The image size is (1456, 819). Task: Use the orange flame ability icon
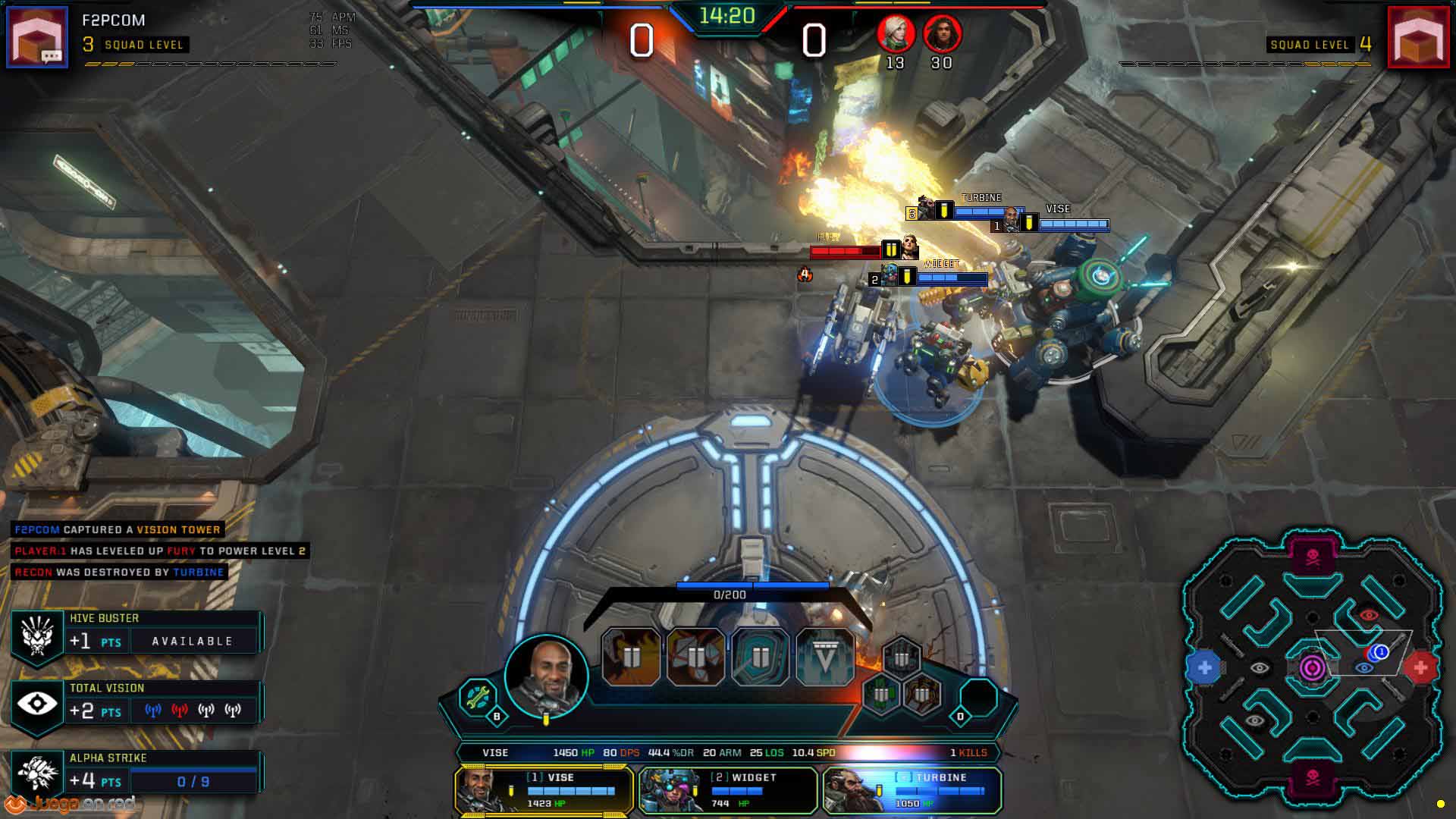(x=631, y=657)
